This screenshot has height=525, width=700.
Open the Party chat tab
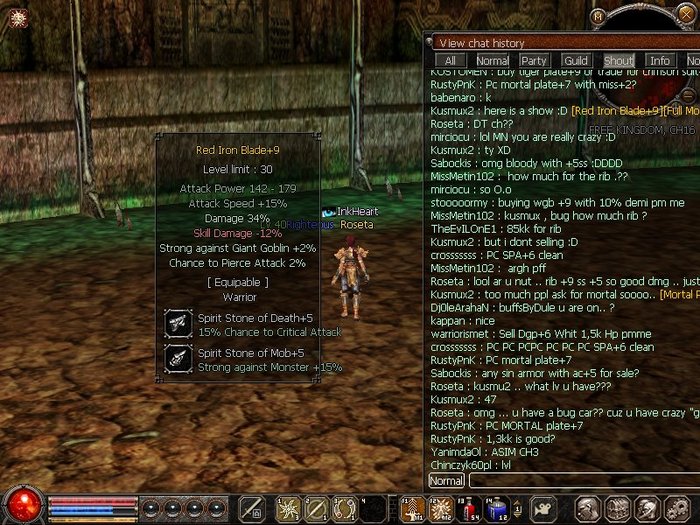(x=534, y=61)
